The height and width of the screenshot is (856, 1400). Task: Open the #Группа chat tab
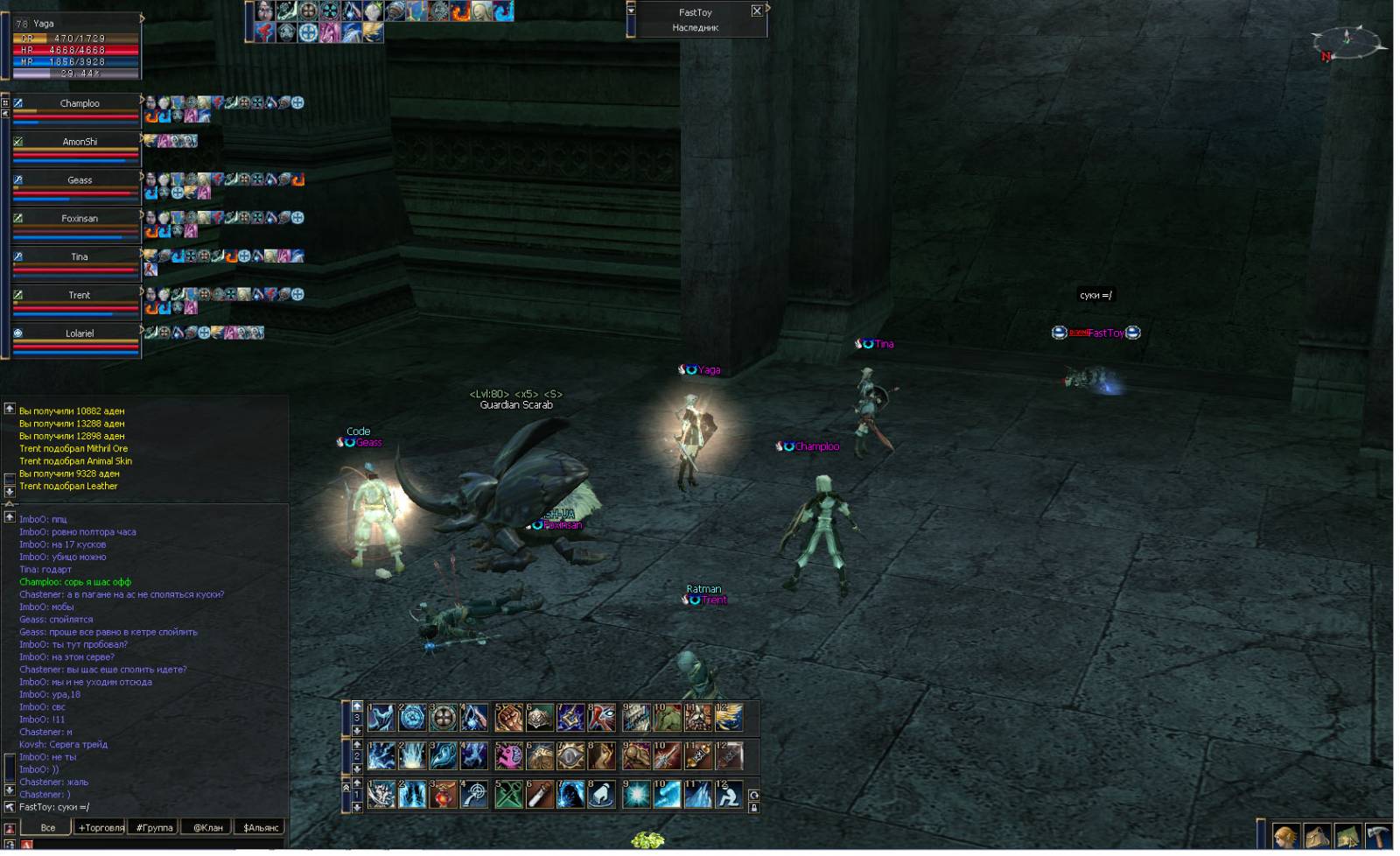coord(155,827)
